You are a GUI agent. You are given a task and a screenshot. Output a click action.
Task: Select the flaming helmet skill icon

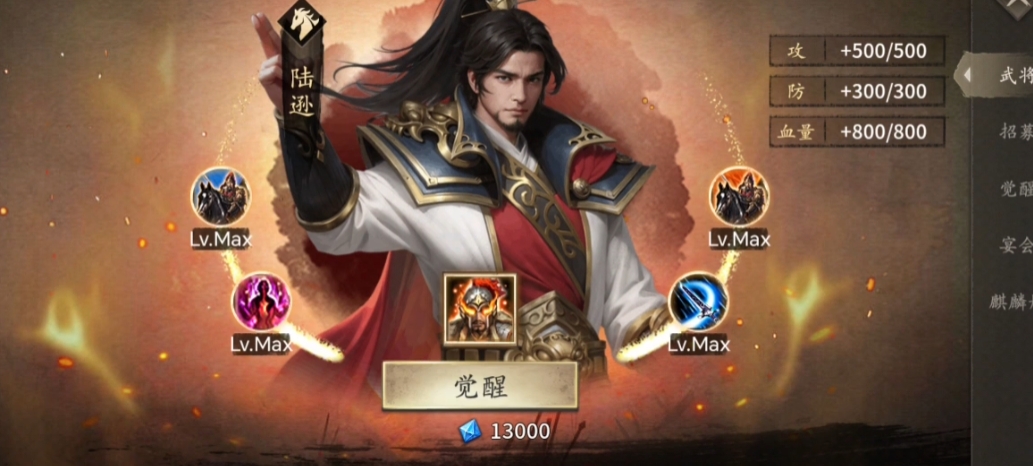pyautogui.click(x=480, y=309)
